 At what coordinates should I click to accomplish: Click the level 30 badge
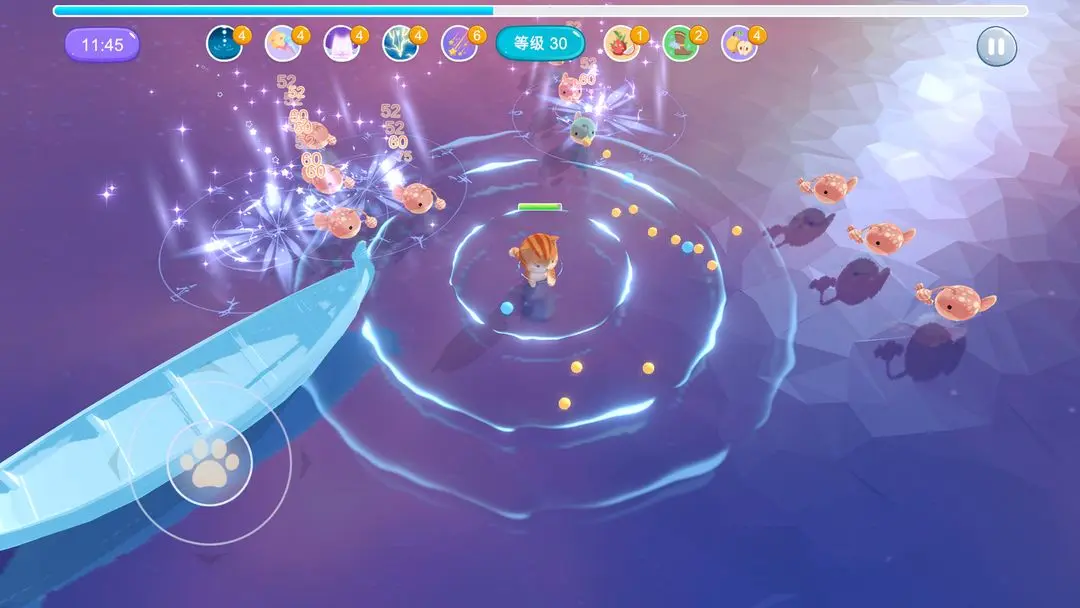click(540, 44)
